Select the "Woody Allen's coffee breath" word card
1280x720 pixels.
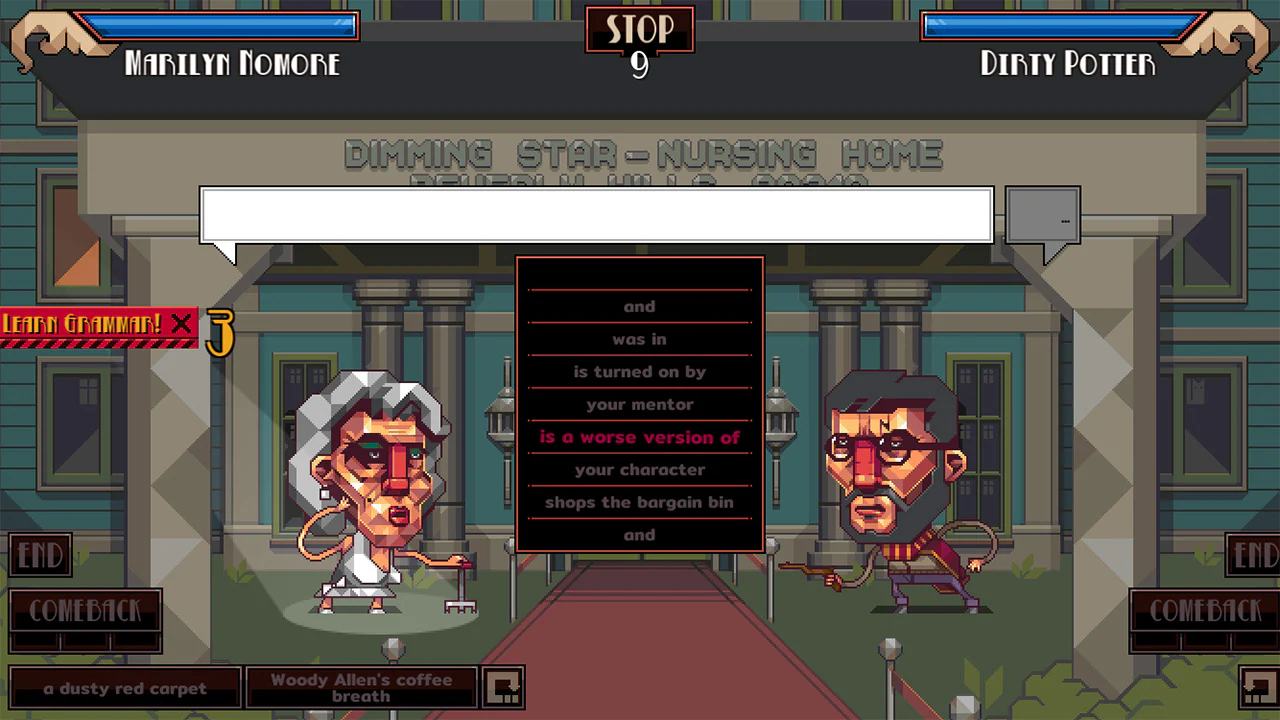click(361, 688)
